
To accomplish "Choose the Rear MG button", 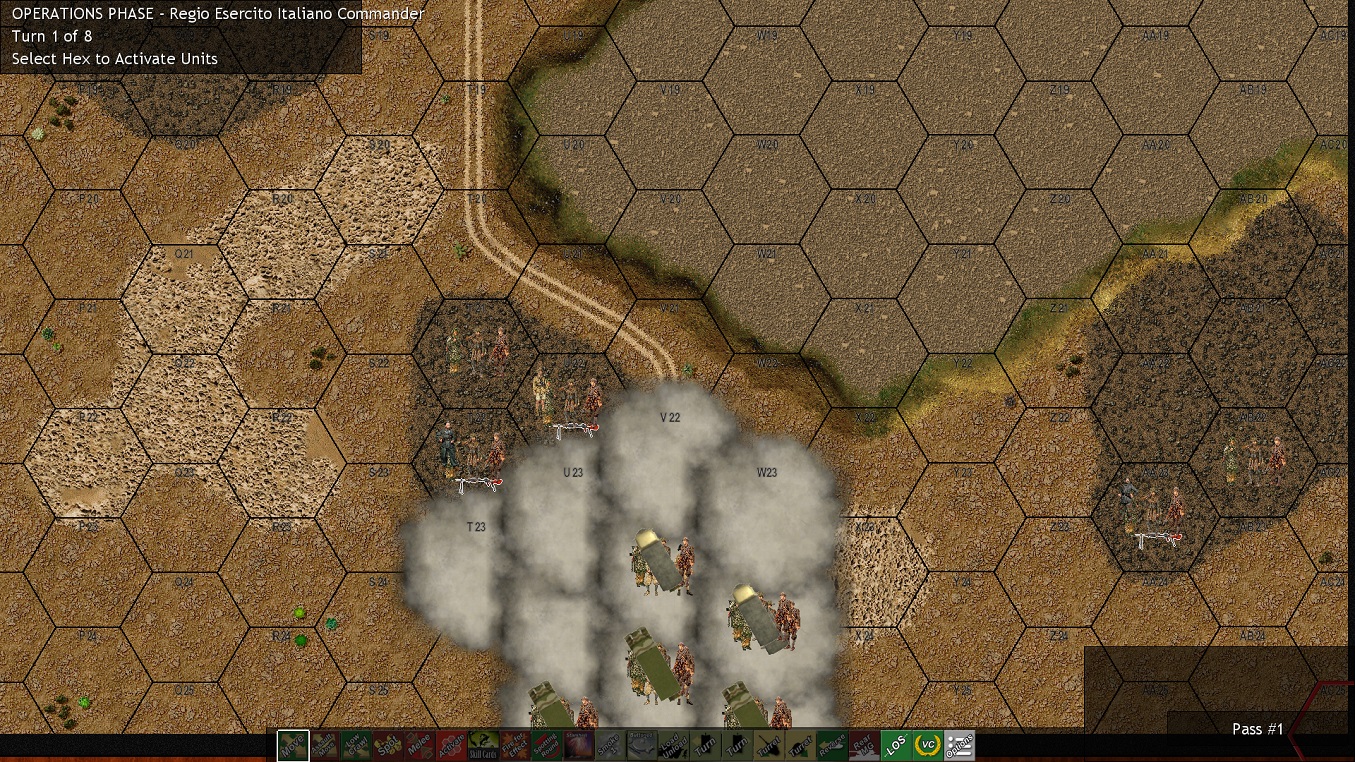I will click(864, 745).
